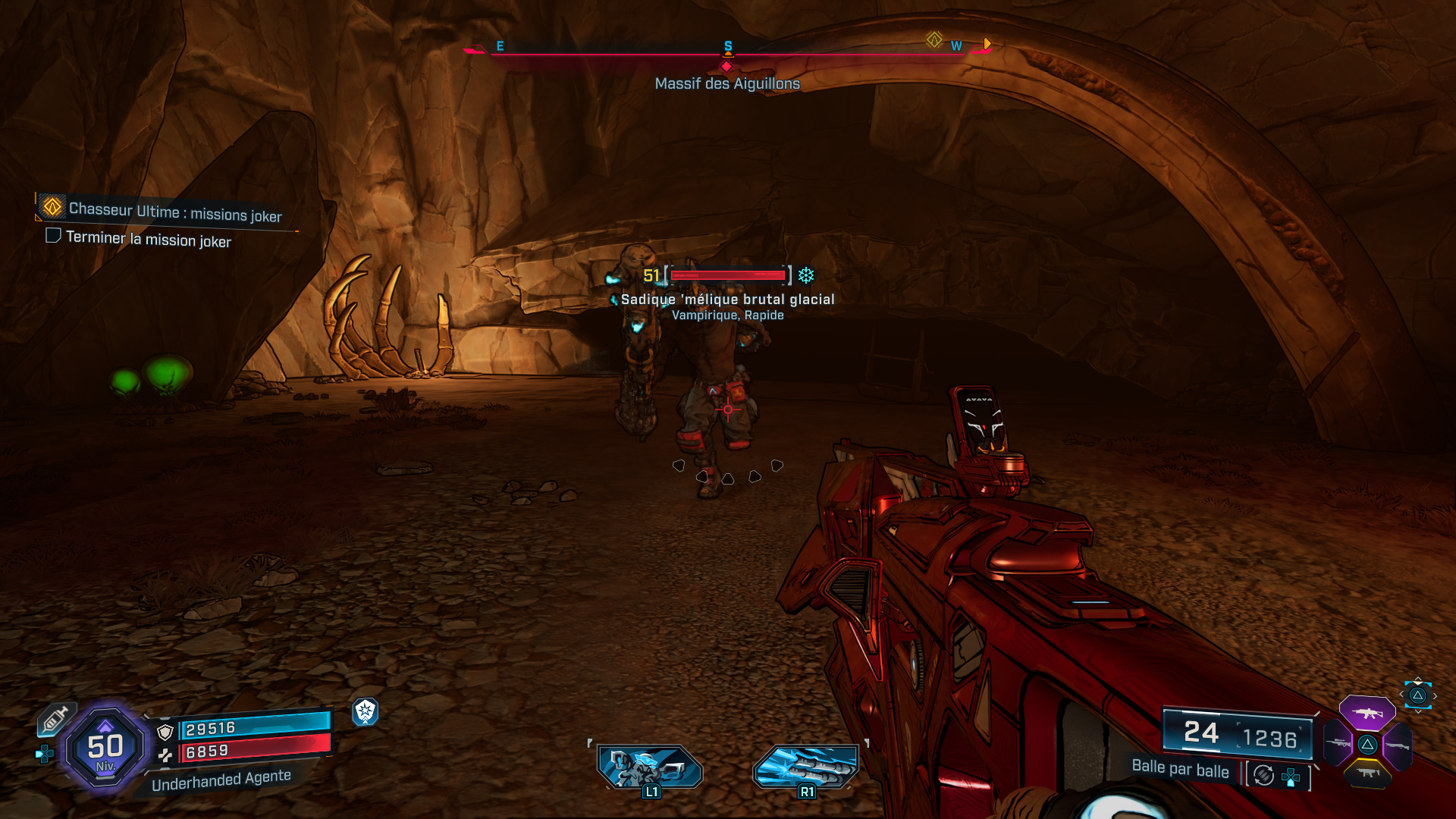The height and width of the screenshot is (819, 1456).
Task: Select the sniper rifle weapon slot
Action: point(1337,744)
